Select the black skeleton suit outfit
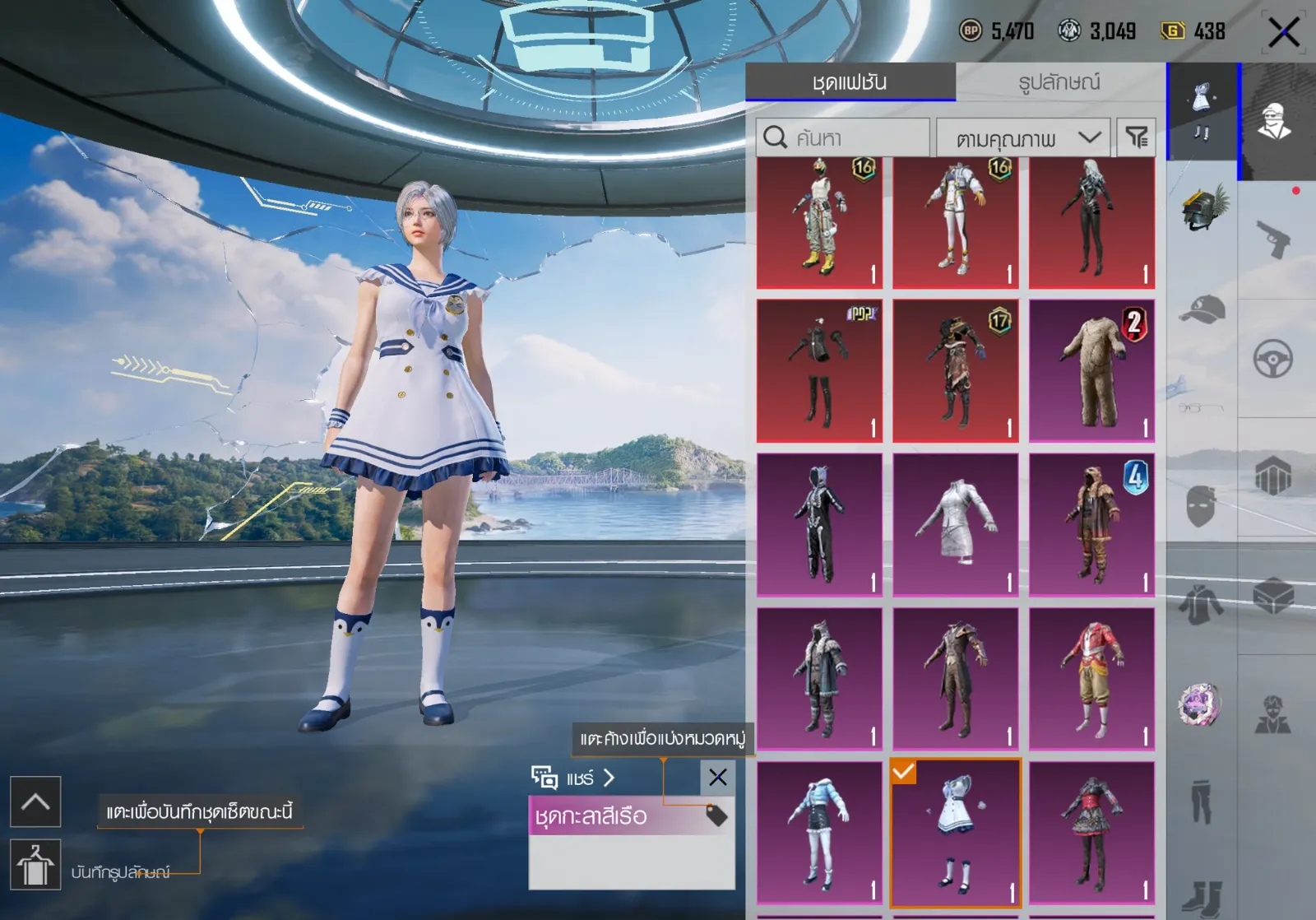1316x920 pixels. pyautogui.click(x=819, y=524)
